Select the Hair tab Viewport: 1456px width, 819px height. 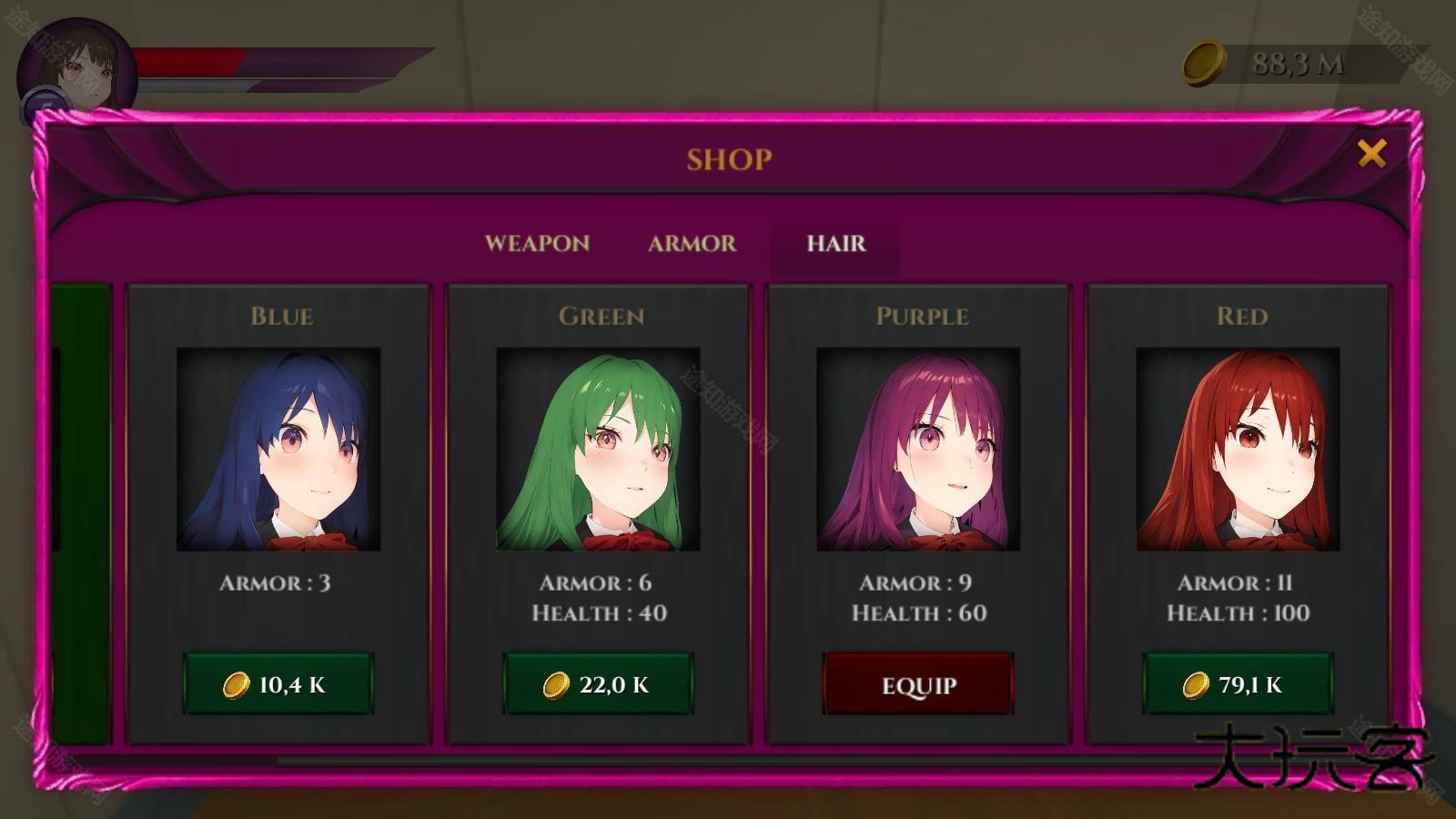(x=835, y=244)
